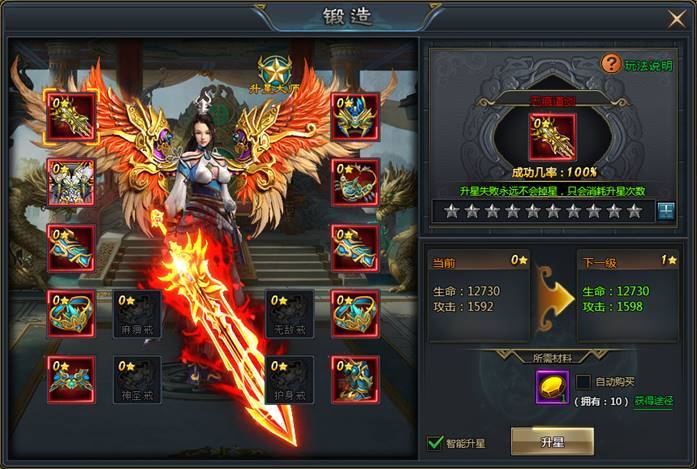Click the selected weapon in upgrade preview

[553, 137]
